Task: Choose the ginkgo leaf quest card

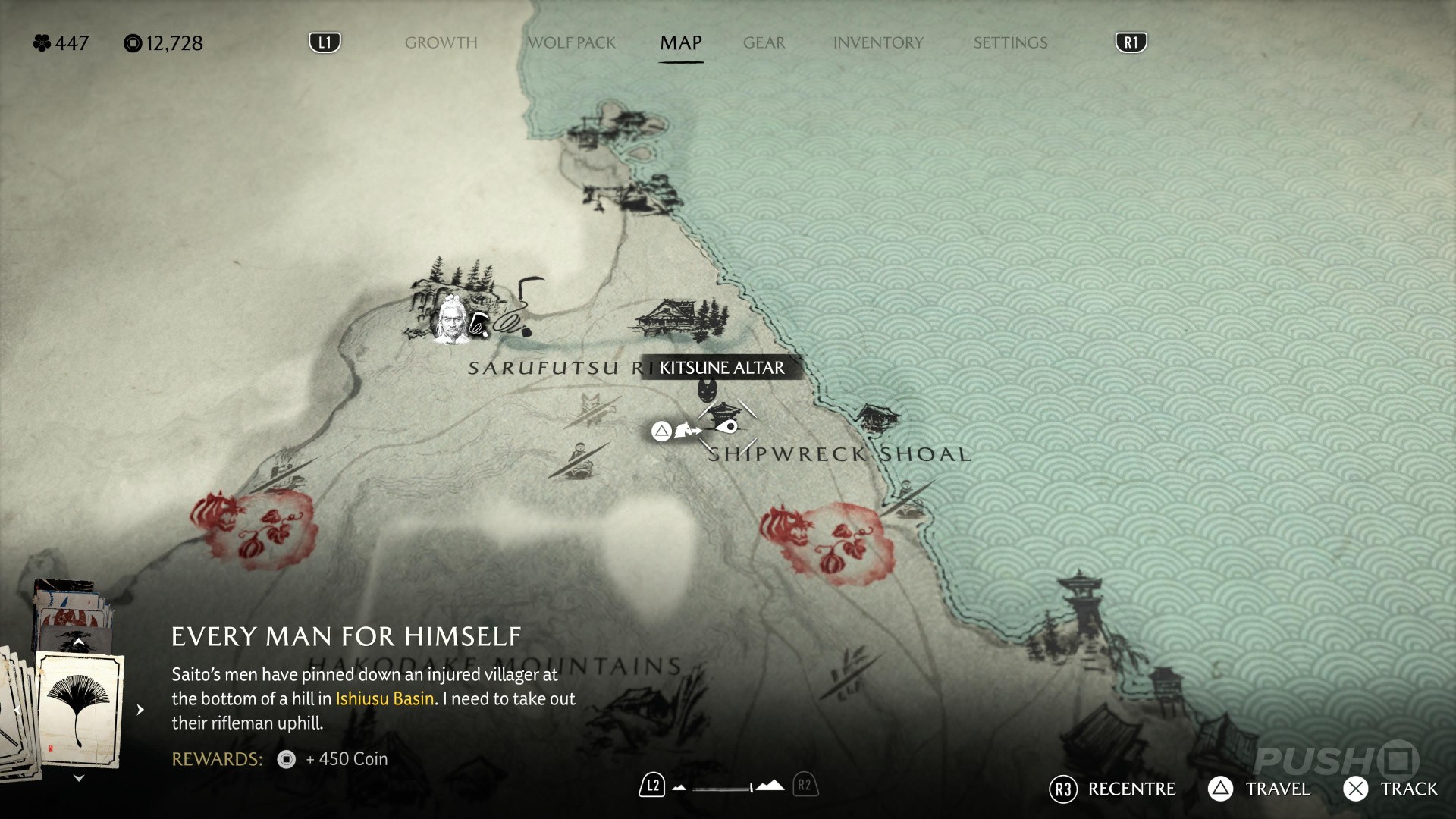Action: 80,710
